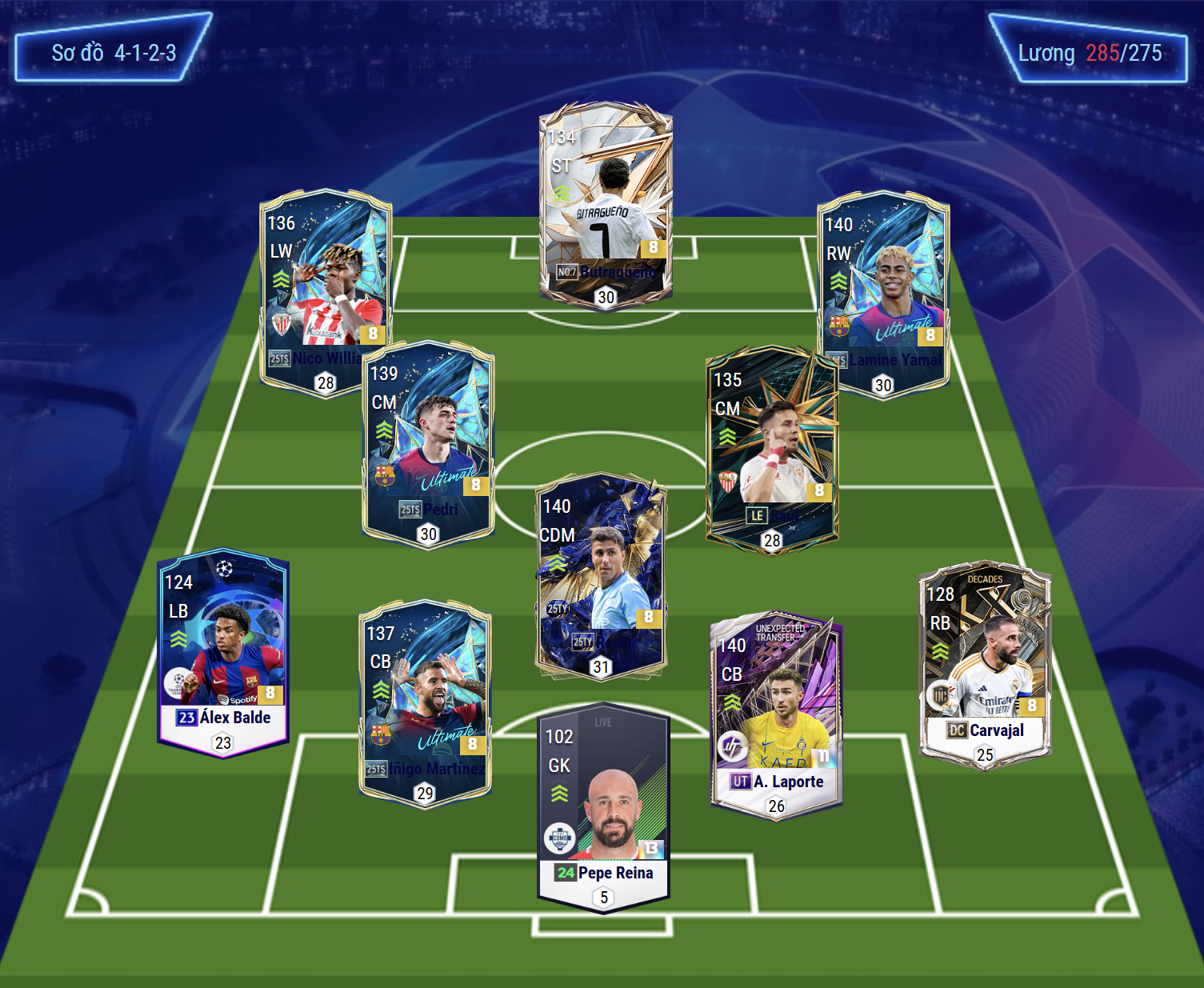Select goalkeeper Pepe Reina's card
The height and width of the screenshot is (988, 1204).
(604, 808)
